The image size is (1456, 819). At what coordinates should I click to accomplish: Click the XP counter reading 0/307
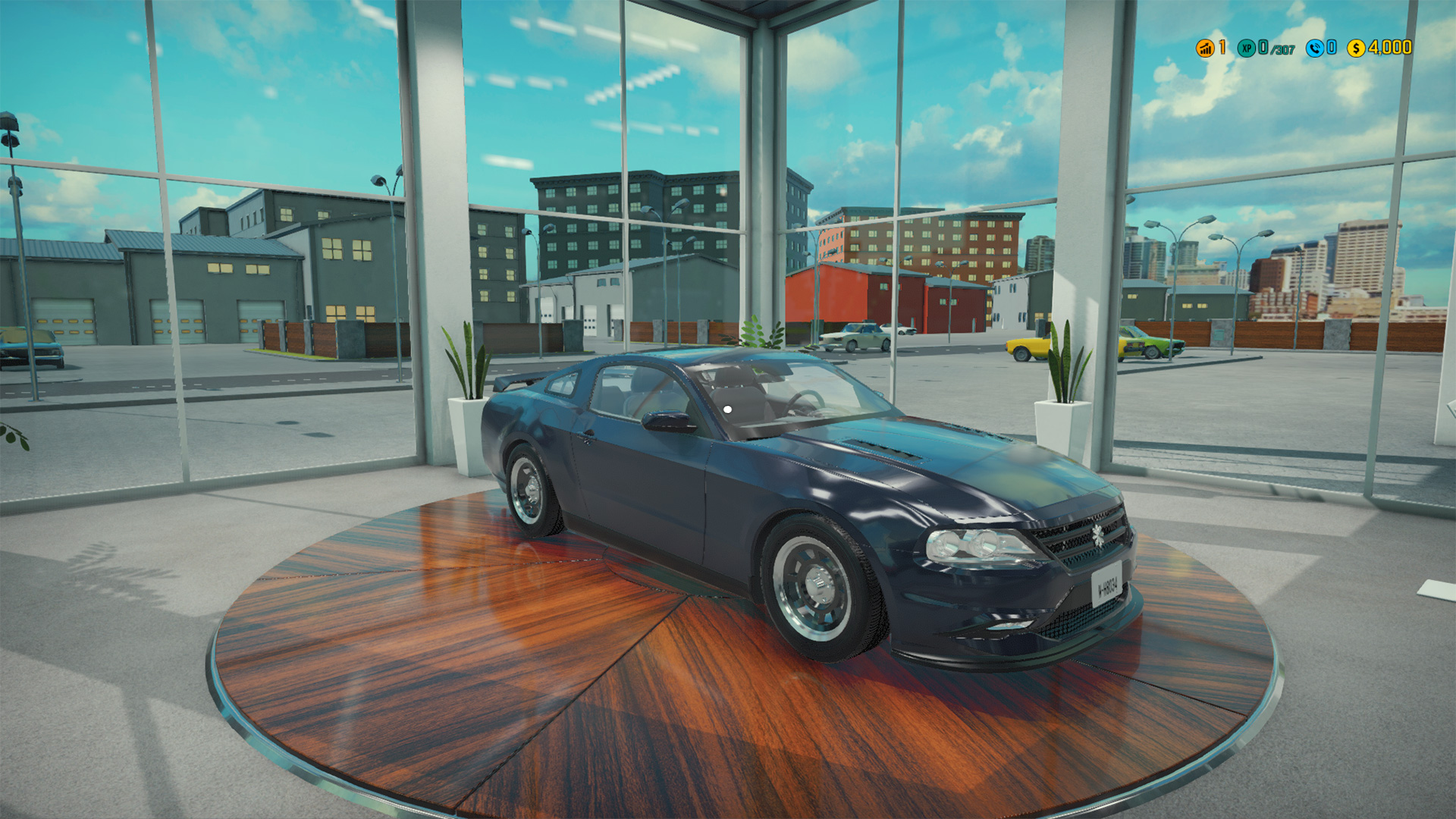pos(1277,49)
